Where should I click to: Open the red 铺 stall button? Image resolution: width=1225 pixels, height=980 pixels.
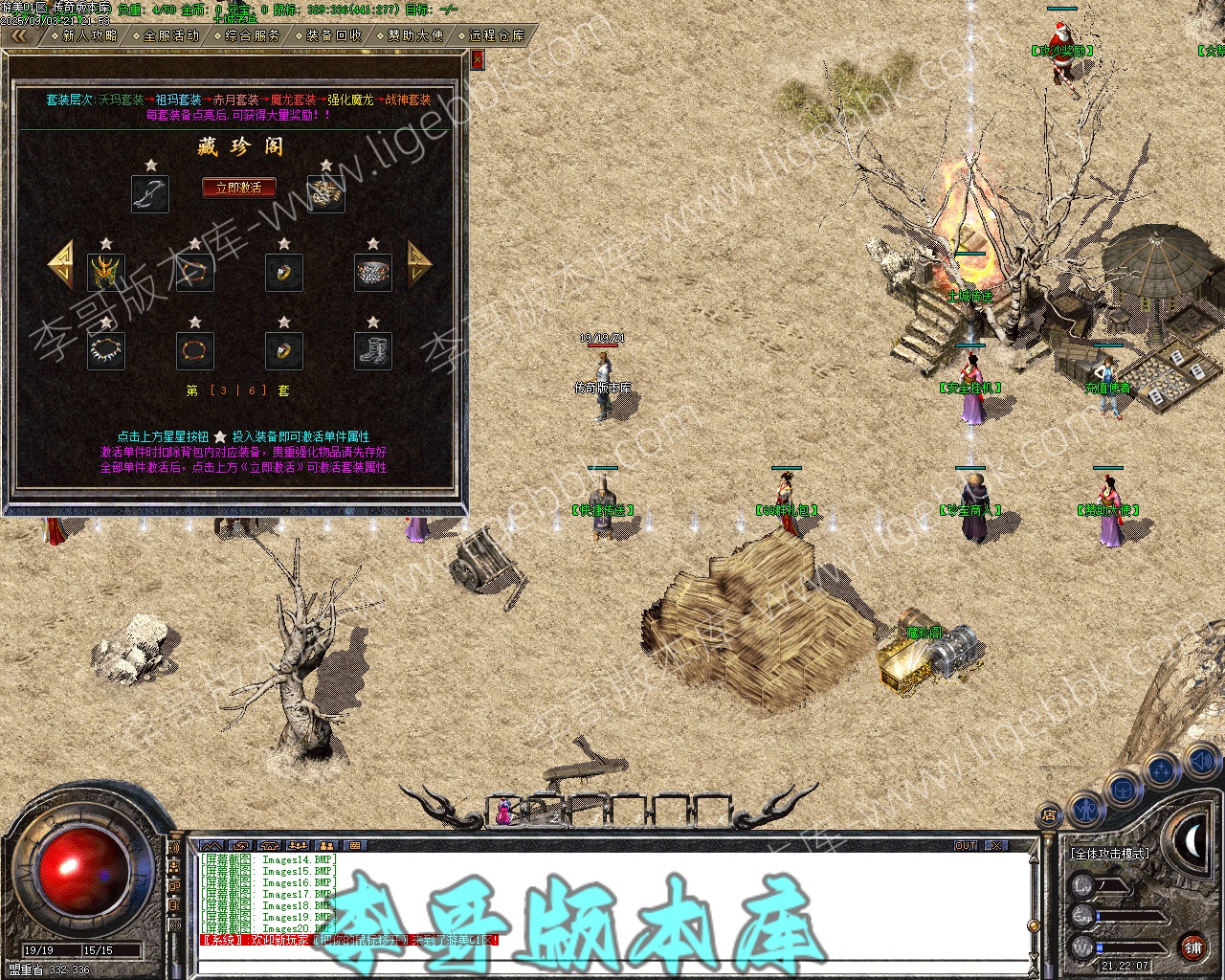pos(1192,948)
